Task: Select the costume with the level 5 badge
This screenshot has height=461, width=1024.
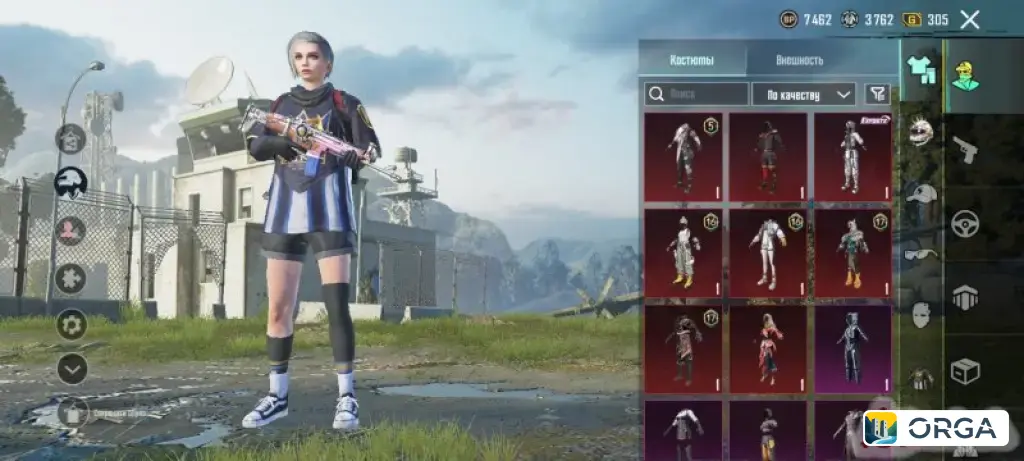Action: tap(684, 156)
